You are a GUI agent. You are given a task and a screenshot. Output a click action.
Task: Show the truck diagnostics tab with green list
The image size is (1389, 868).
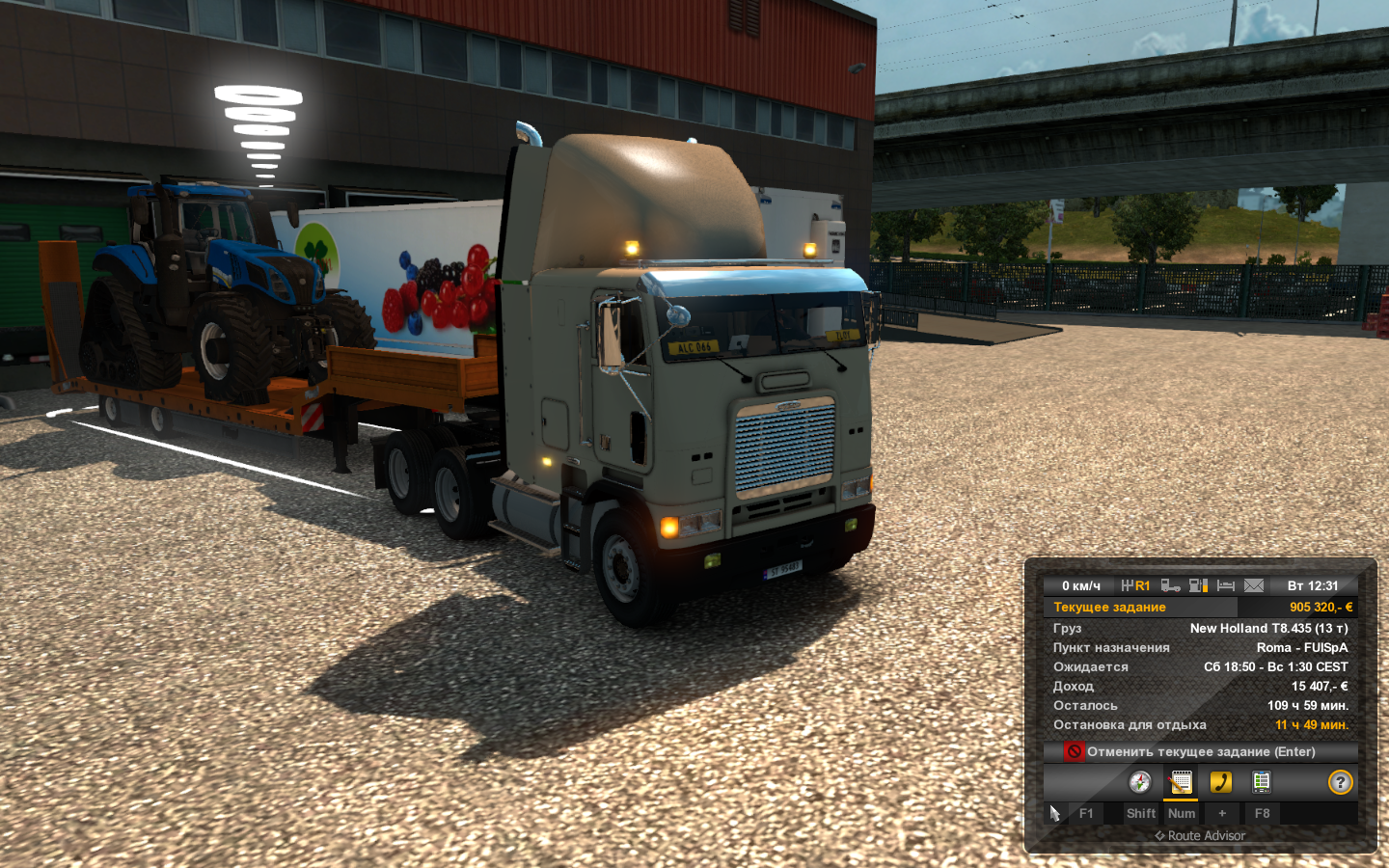(x=1262, y=782)
